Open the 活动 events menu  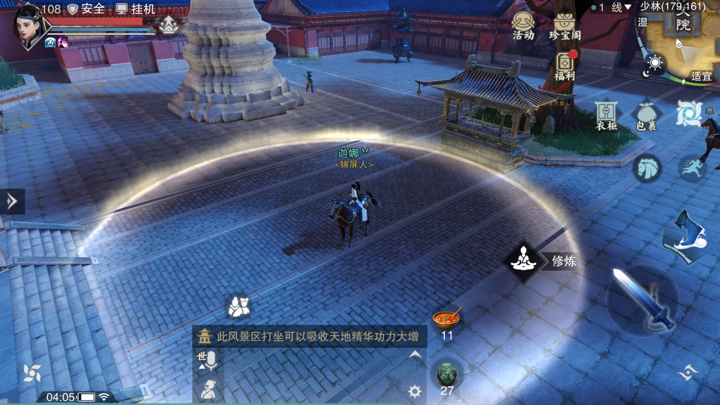(523, 24)
